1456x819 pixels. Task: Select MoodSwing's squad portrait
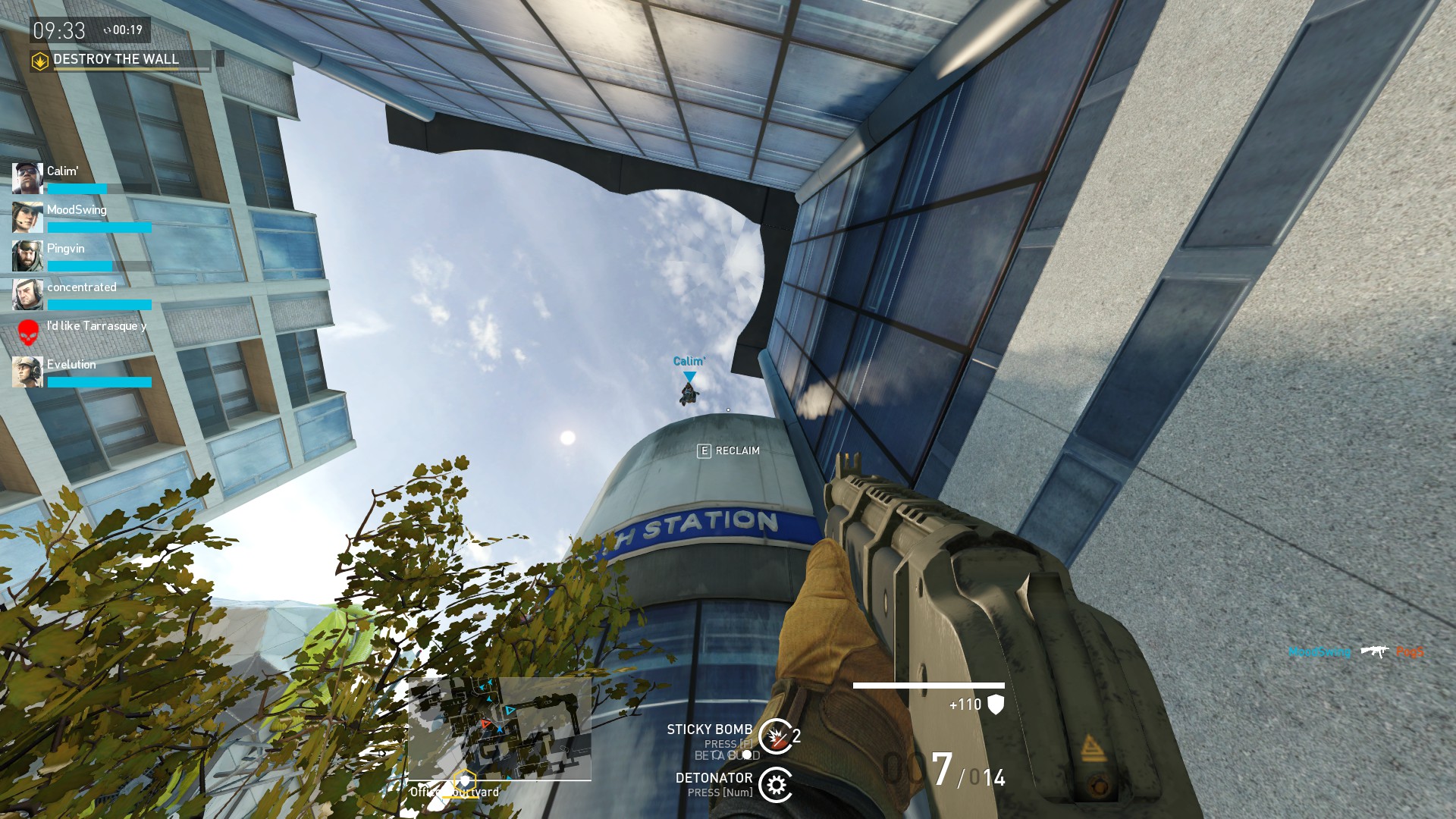pyautogui.click(x=27, y=218)
